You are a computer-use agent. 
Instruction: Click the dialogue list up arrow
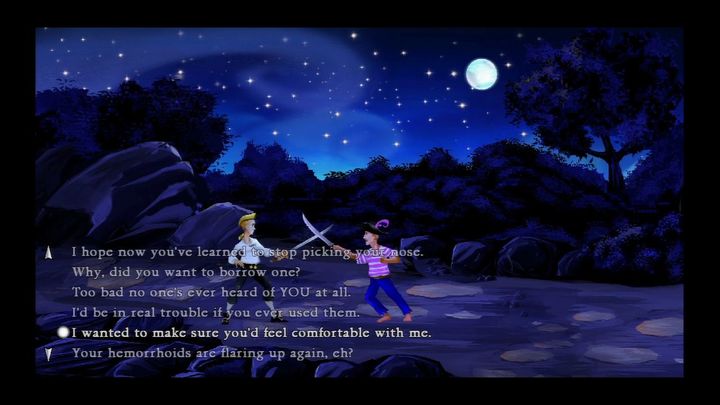[48, 253]
